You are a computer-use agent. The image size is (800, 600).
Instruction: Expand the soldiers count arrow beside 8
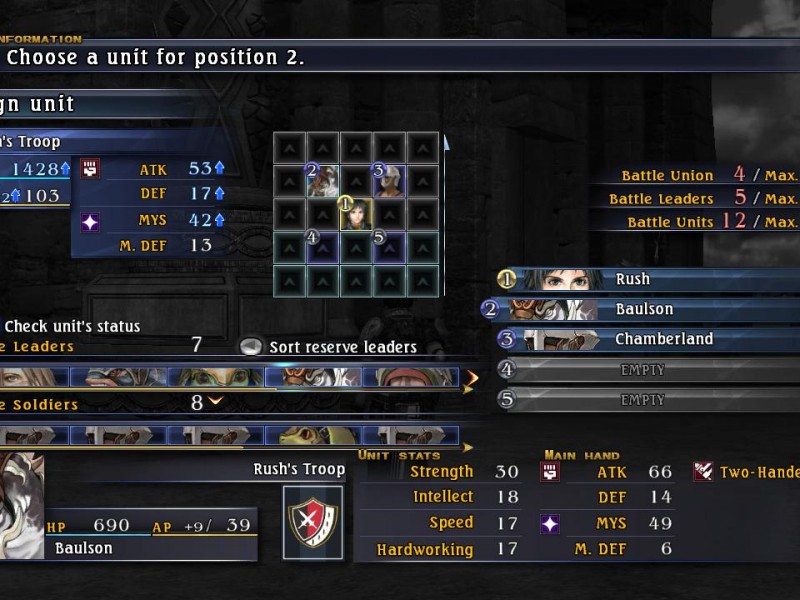[213, 402]
